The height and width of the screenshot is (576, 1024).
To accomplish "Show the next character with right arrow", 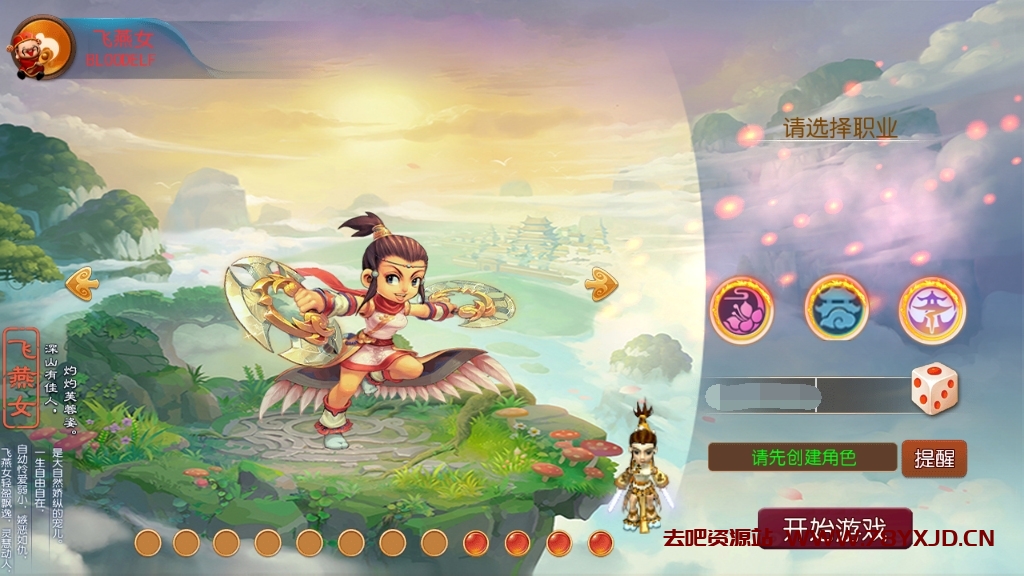I will [601, 284].
